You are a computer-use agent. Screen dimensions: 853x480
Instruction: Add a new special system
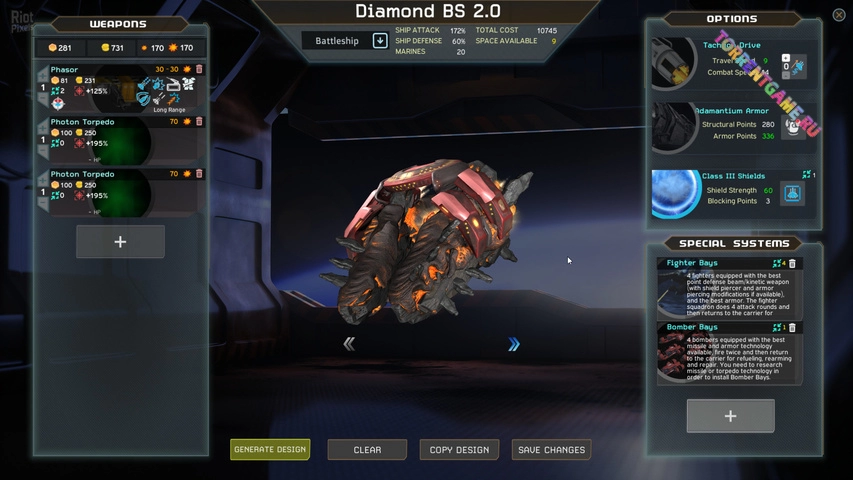click(x=730, y=416)
